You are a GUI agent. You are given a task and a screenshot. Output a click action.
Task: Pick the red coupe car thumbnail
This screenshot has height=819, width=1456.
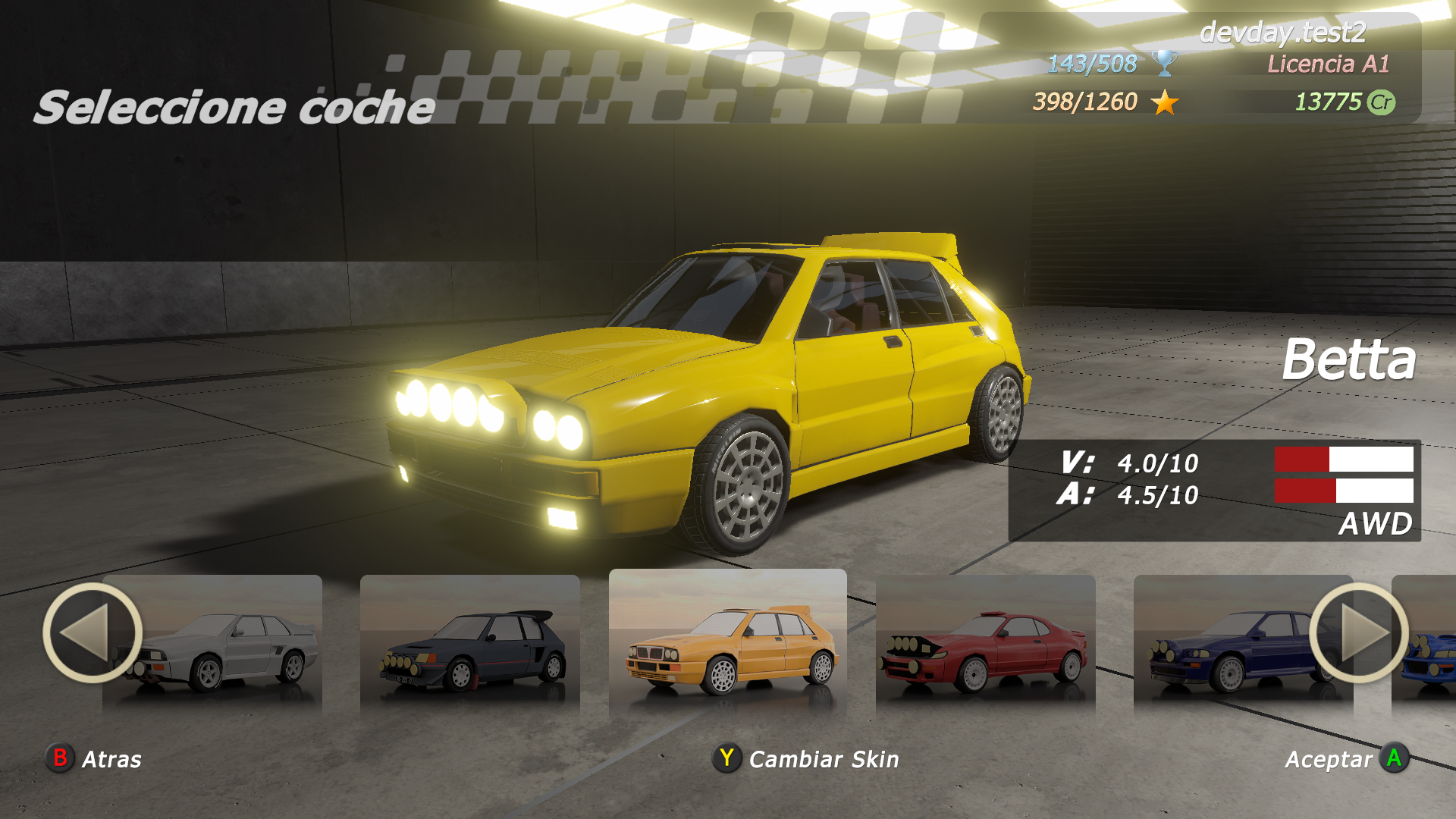tap(986, 645)
